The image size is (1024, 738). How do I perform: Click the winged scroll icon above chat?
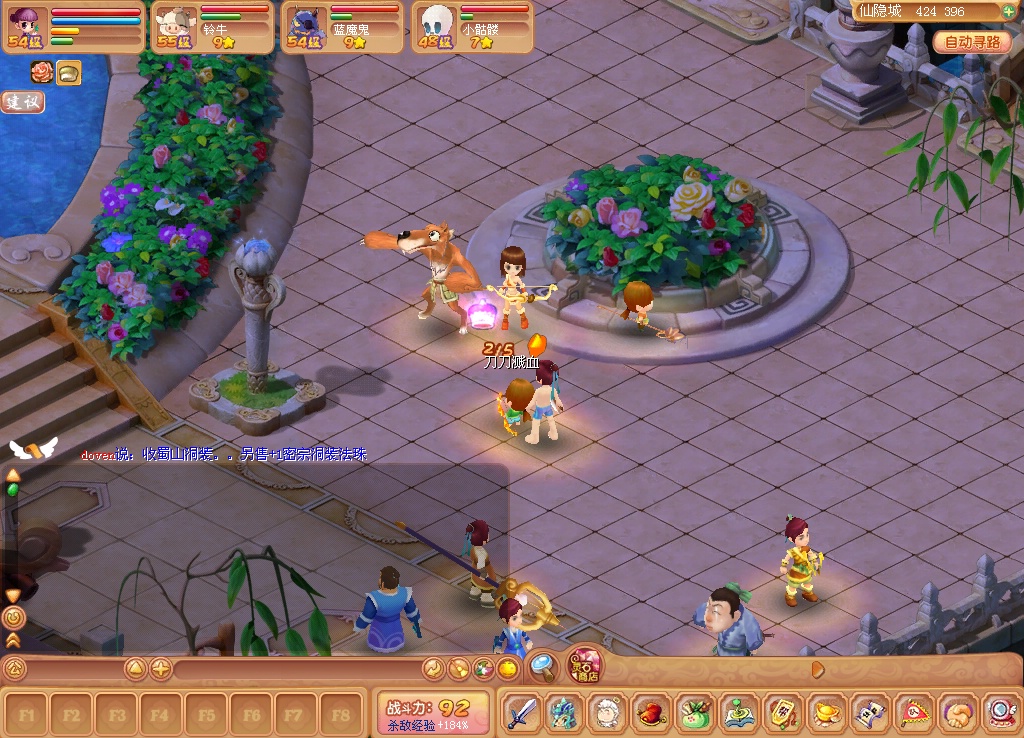32,449
